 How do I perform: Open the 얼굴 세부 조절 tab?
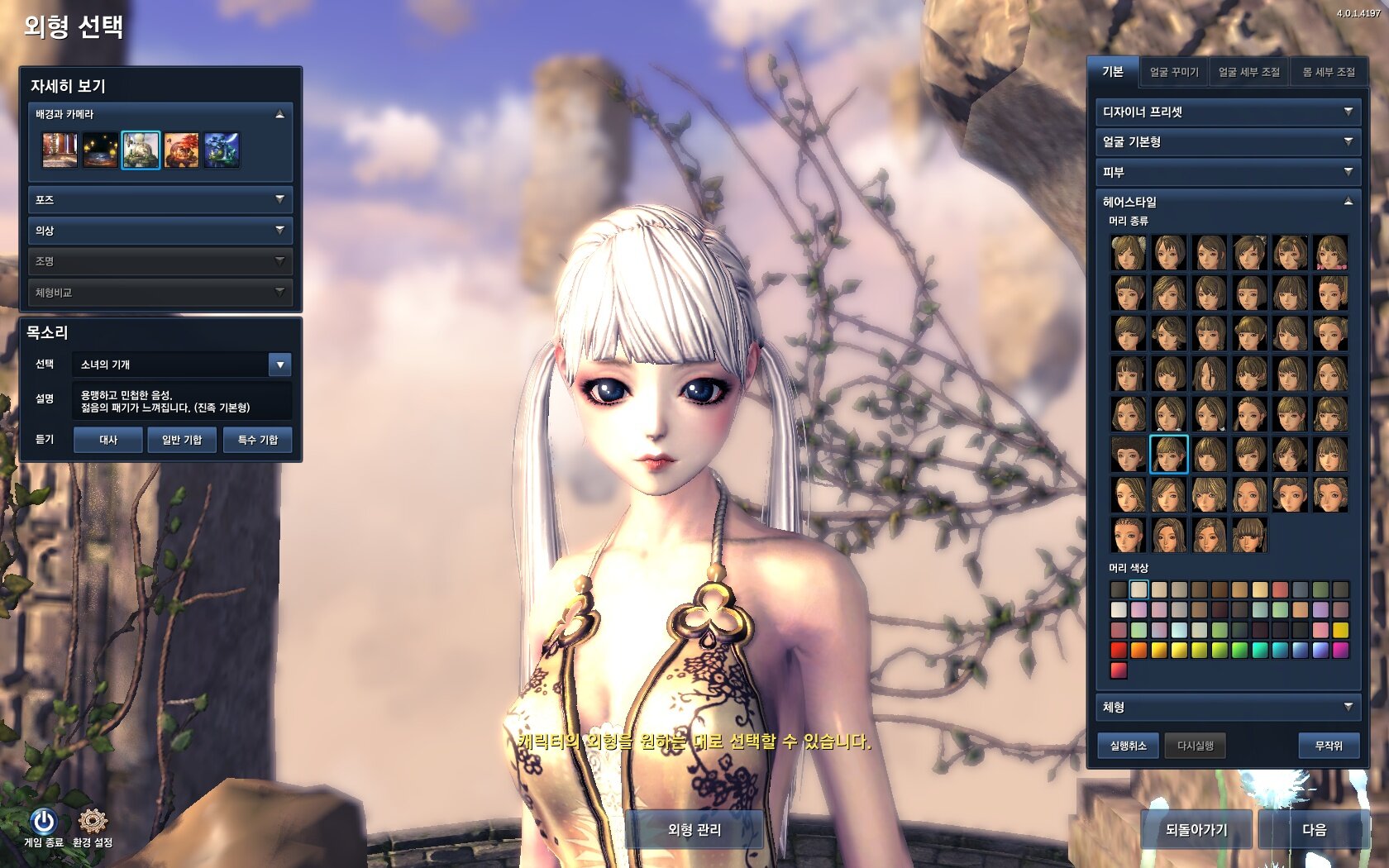tap(1248, 73)
